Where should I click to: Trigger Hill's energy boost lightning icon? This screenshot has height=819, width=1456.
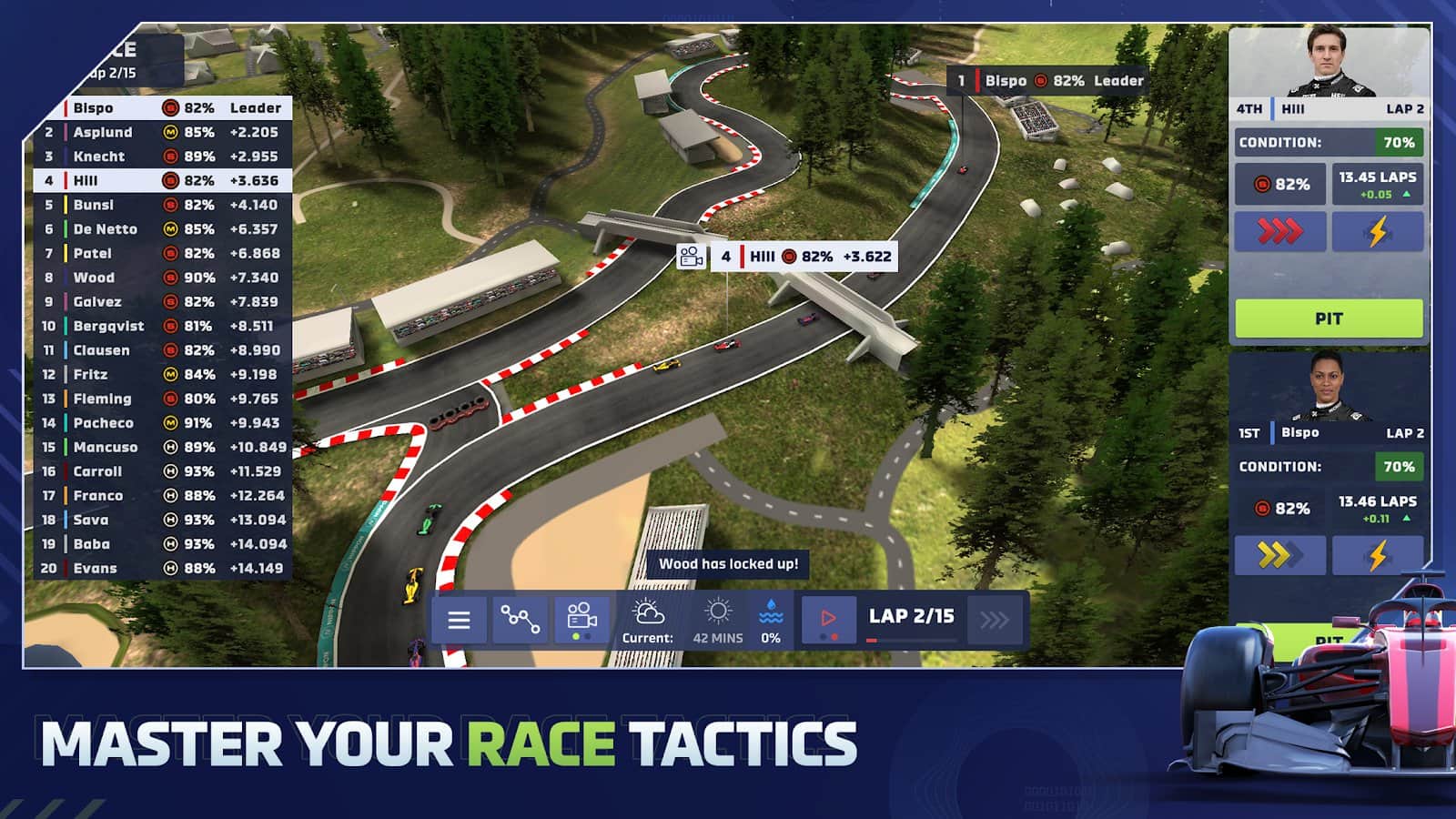pos(1379,231)
